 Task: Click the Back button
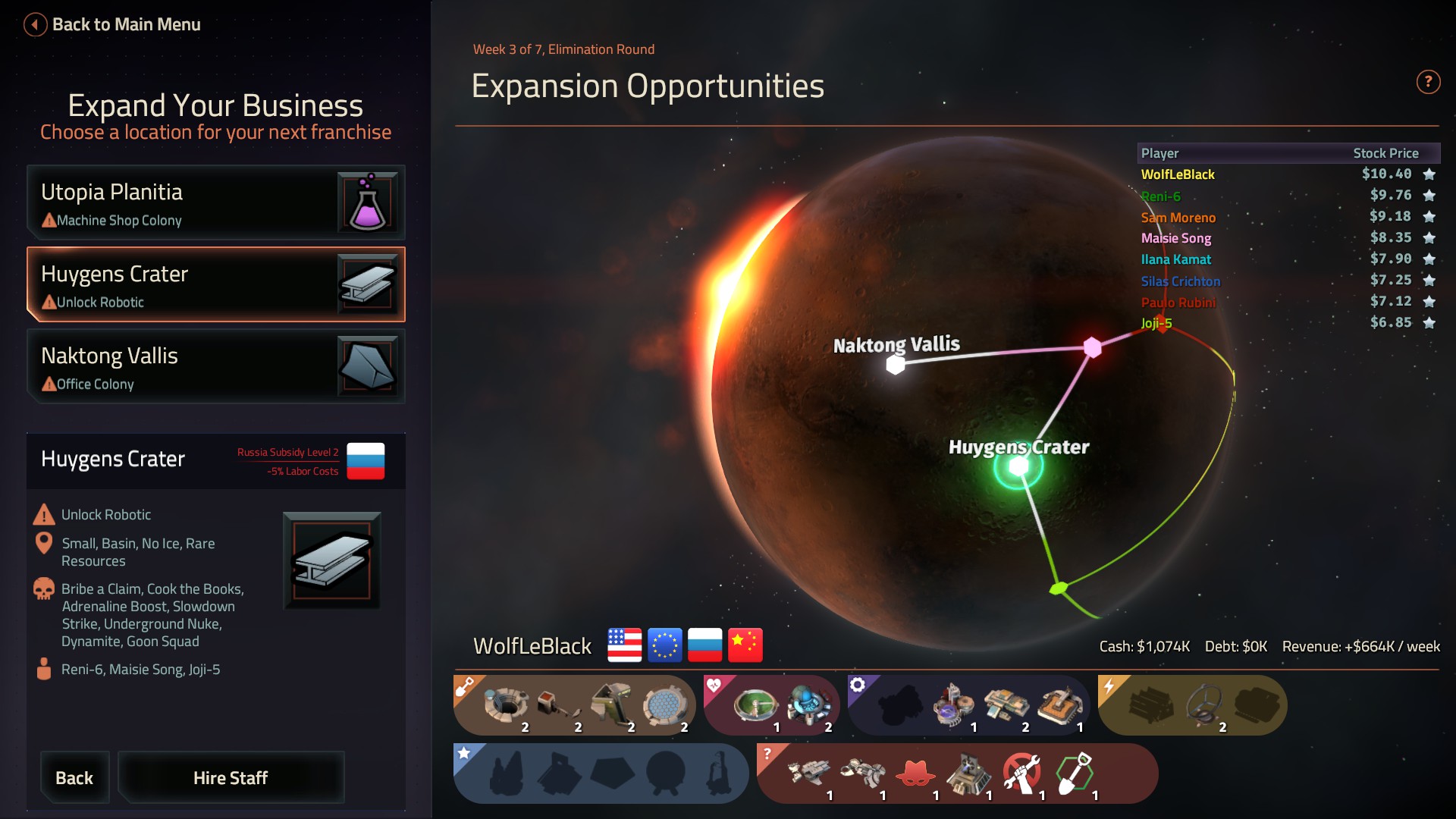pos(74,777)
